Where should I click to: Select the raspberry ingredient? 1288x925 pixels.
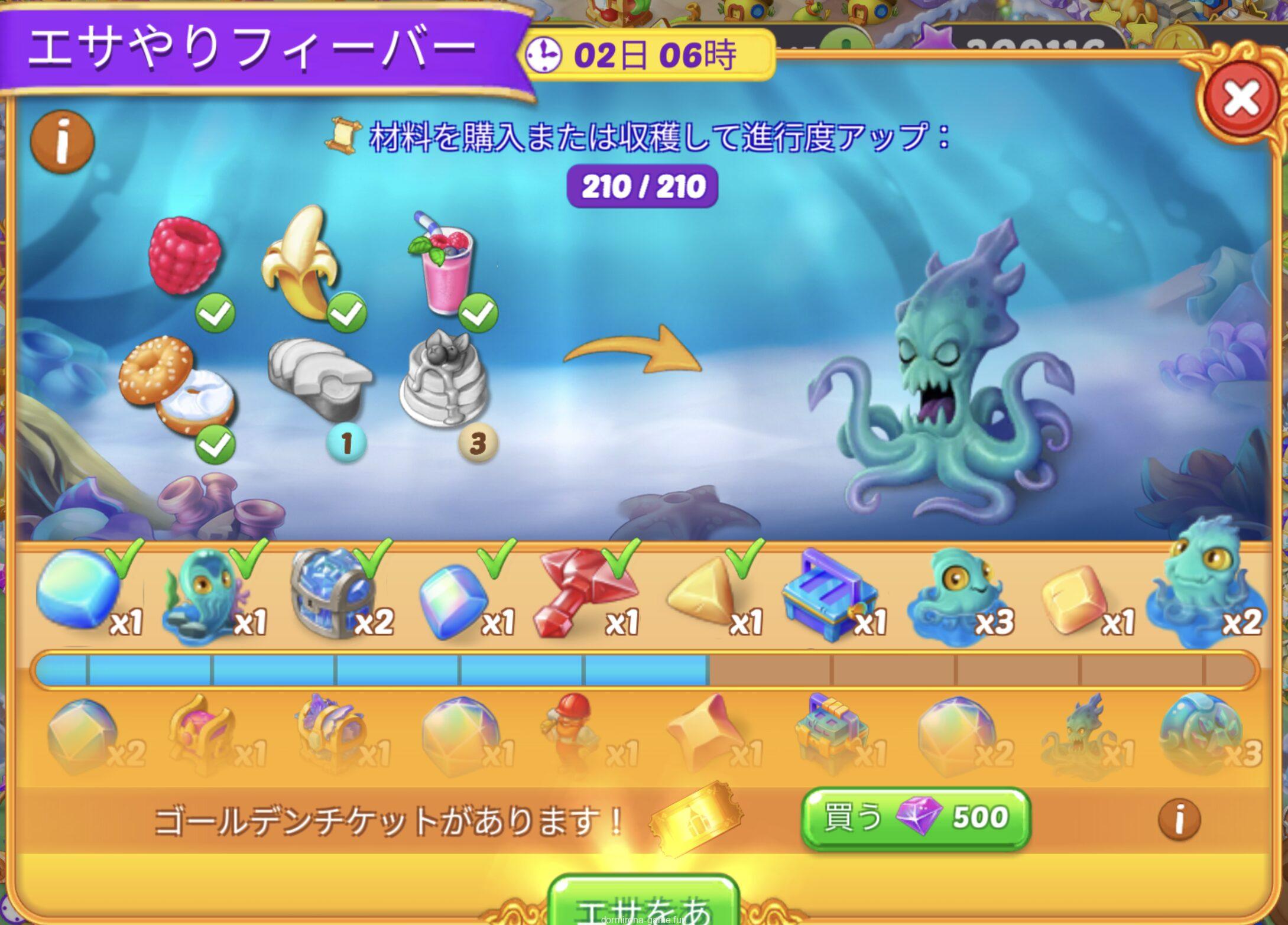click(185, 255)
